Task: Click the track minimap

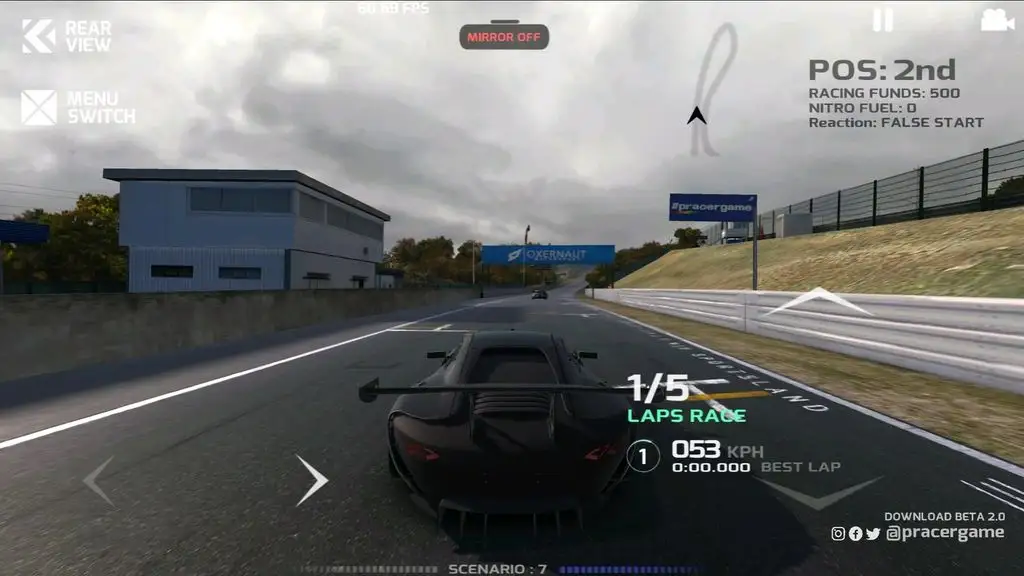Action: click(x=712, y=90)
